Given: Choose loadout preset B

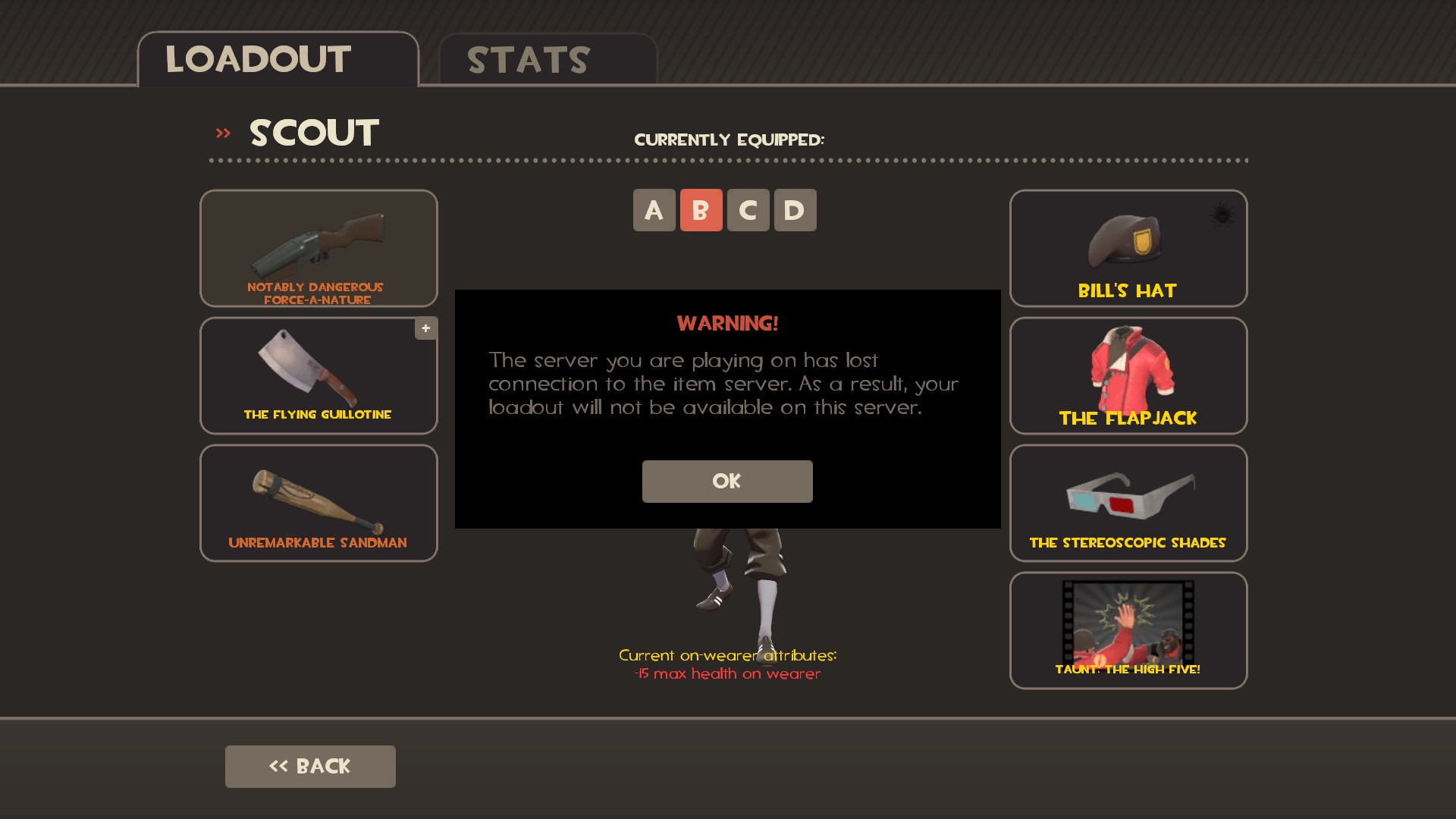Looking at the screenshot, I should click(701, 210).
